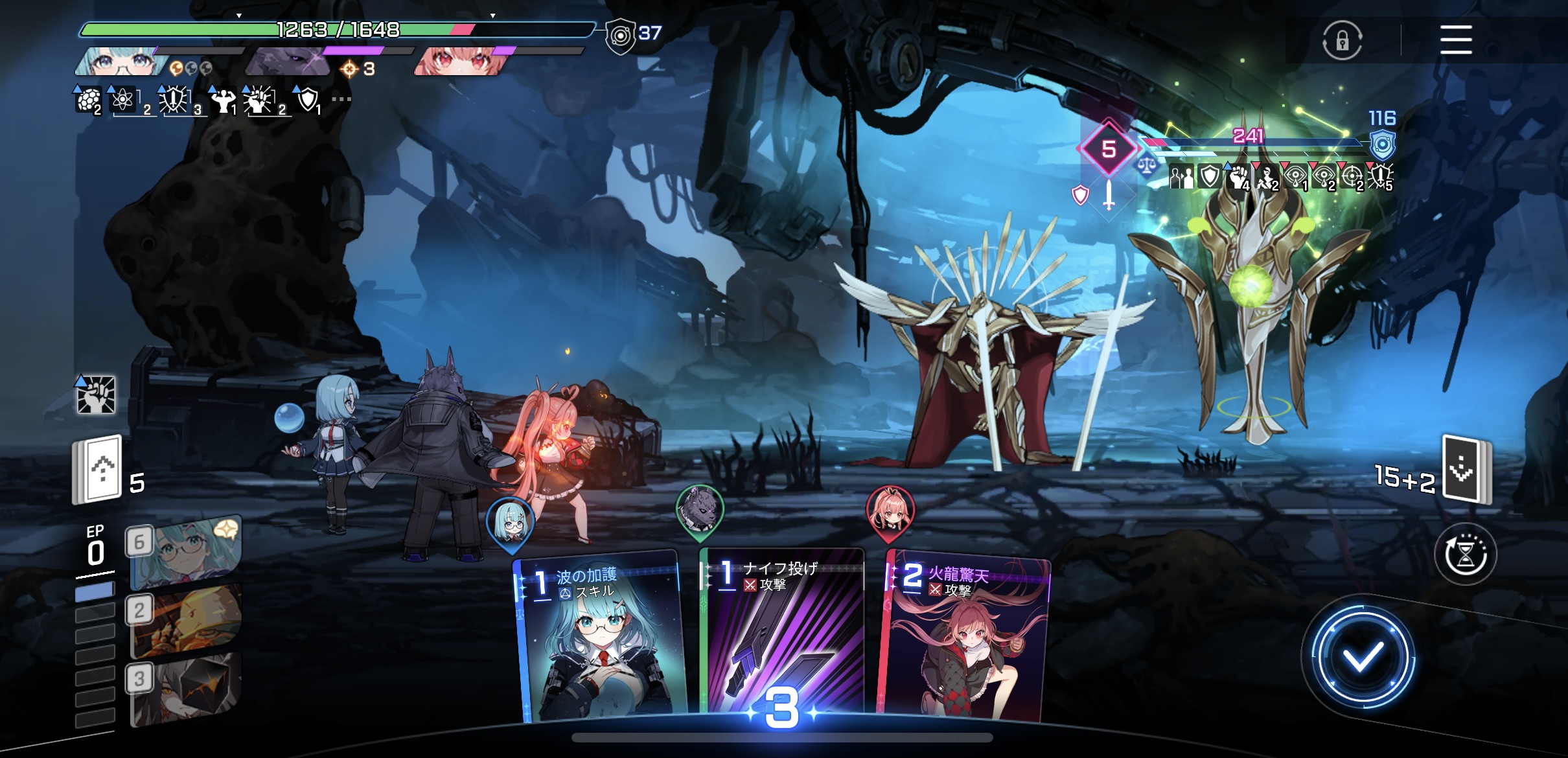
Task: Choose the 火龍驚天 attack card
Action: coord(964,638)
